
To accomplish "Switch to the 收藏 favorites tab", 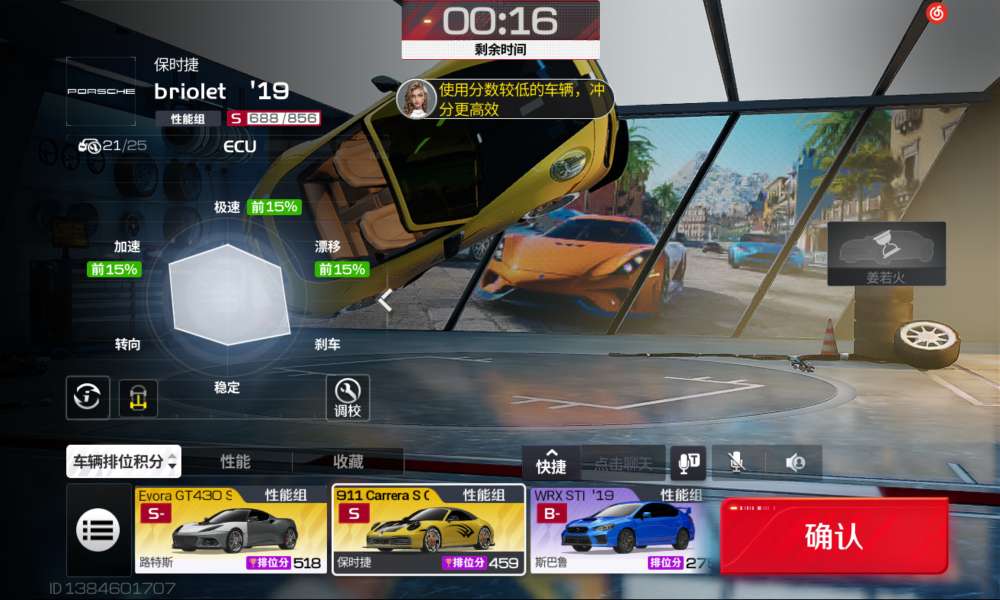I will point(348,462).
